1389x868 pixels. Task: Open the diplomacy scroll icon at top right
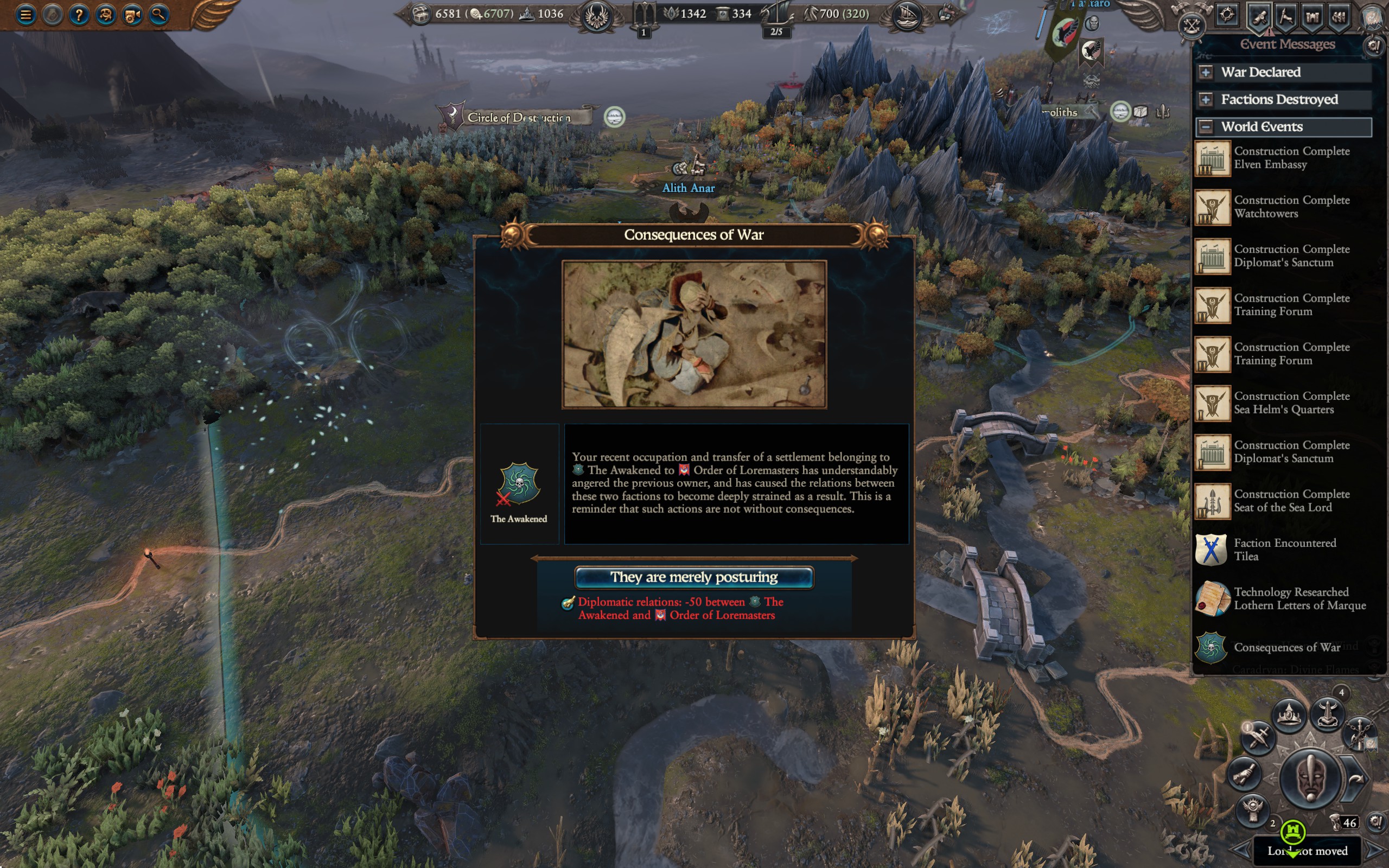(x=1259, y=17)
